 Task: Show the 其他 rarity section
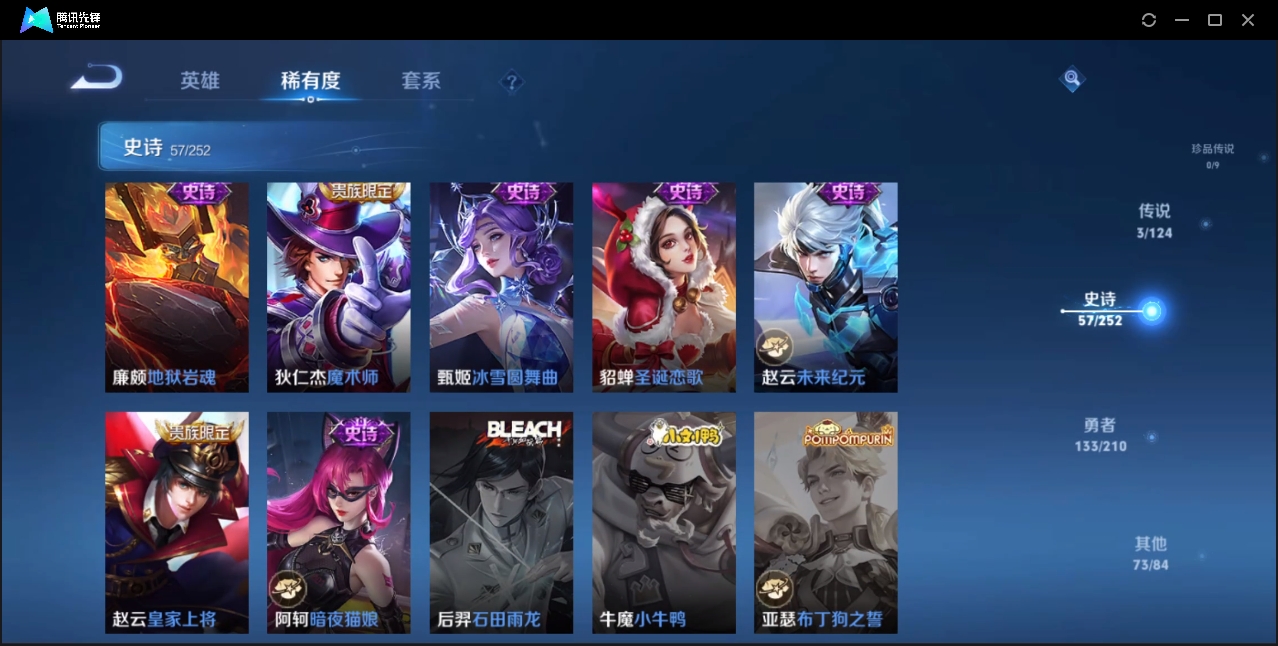tap(1150, 552)
